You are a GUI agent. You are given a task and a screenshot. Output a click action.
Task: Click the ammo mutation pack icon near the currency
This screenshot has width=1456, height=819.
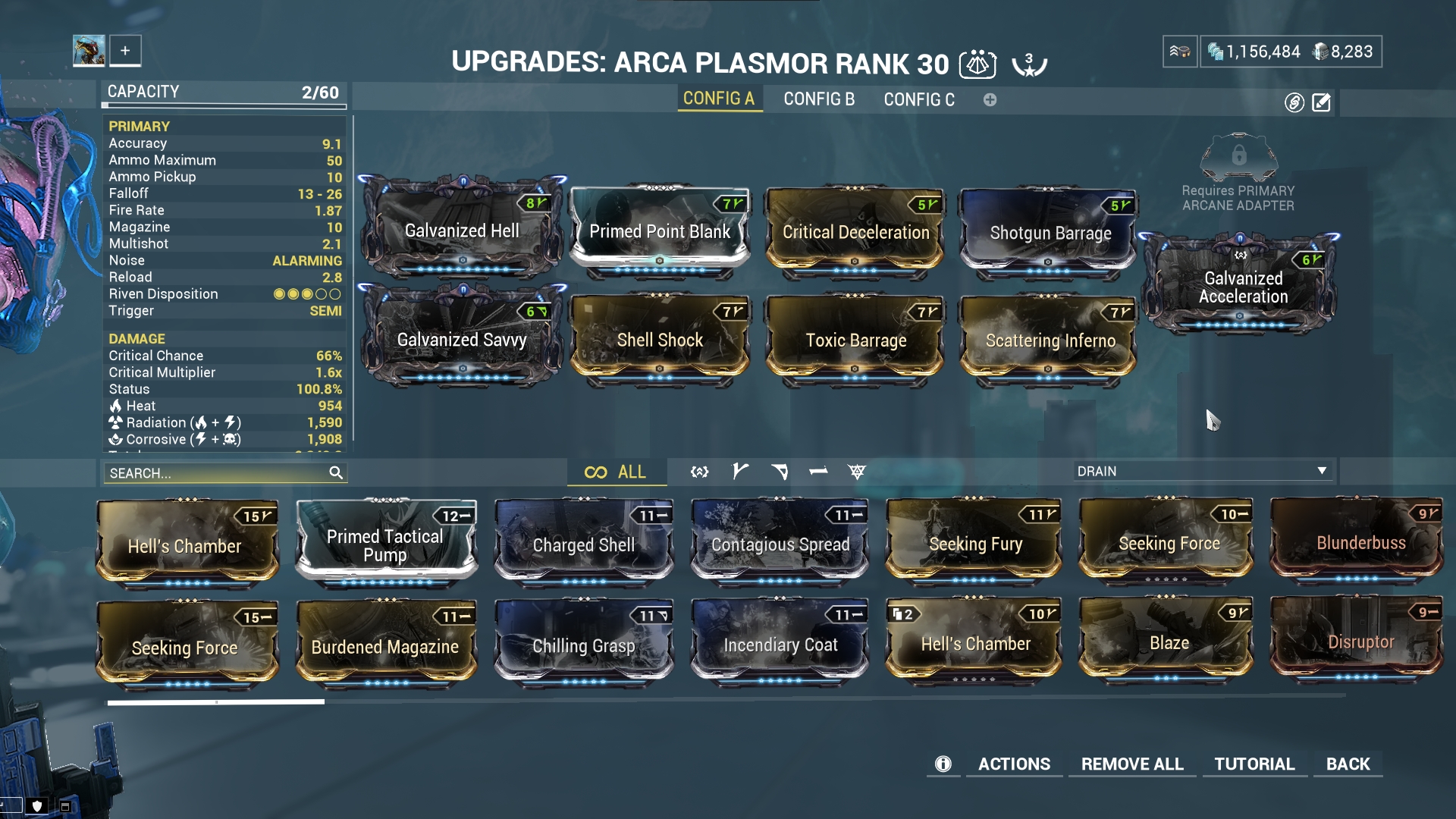[x=1180, y=52]
